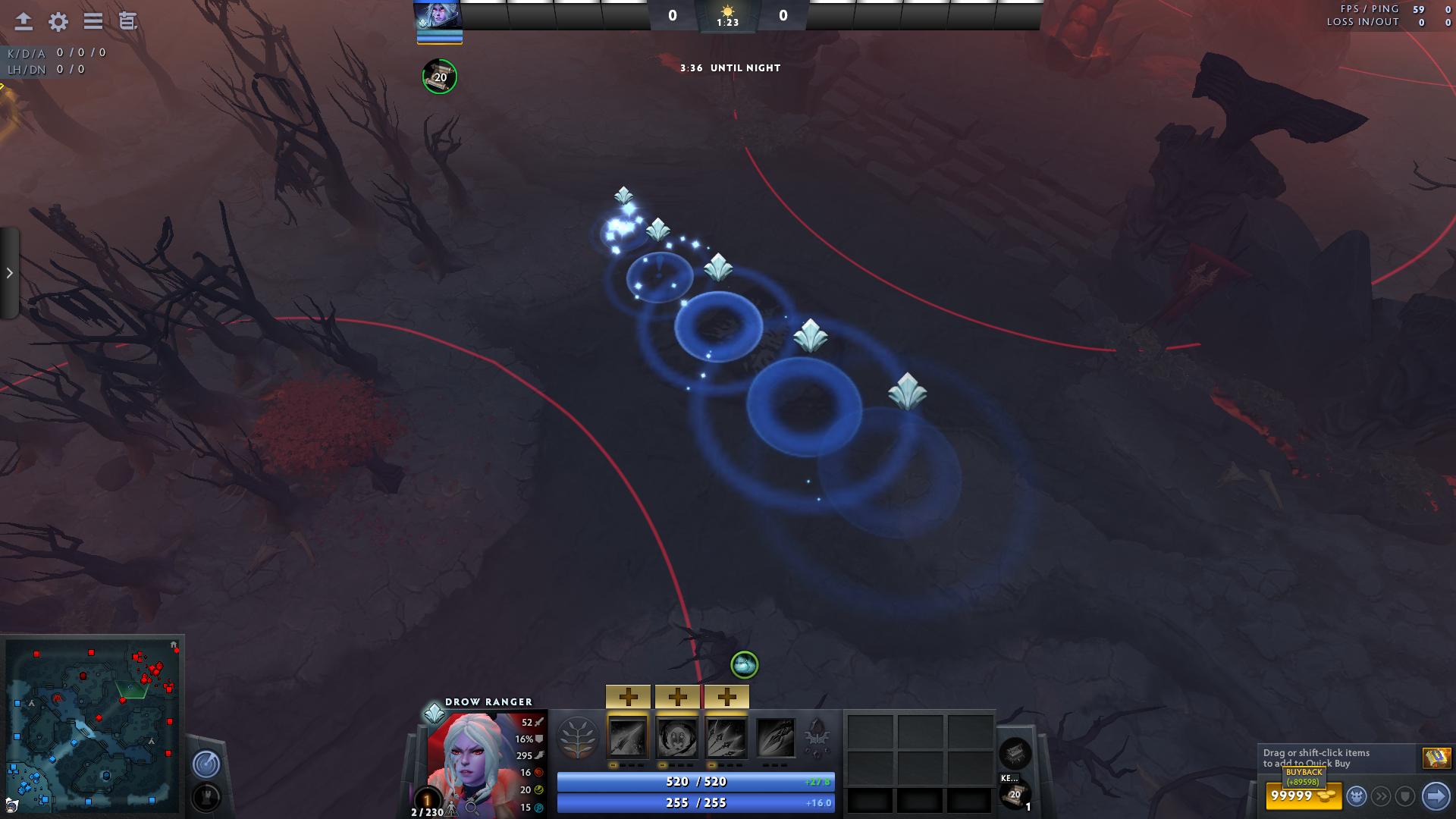
Task: Click Drow Ranger's health bar showing 520/520
Action: coord(695,781)
